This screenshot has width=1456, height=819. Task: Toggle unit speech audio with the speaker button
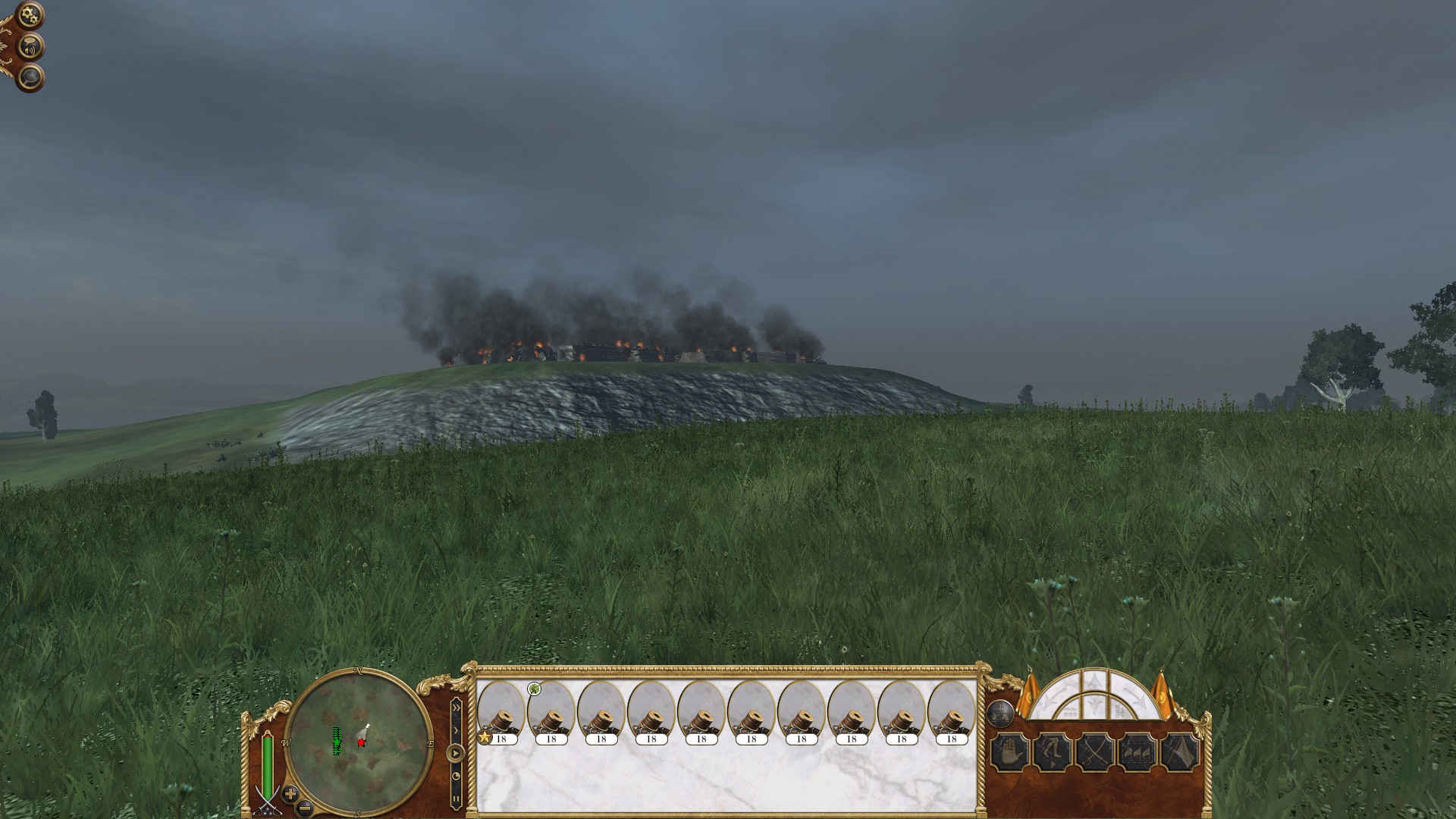click(x=30, y=45)
